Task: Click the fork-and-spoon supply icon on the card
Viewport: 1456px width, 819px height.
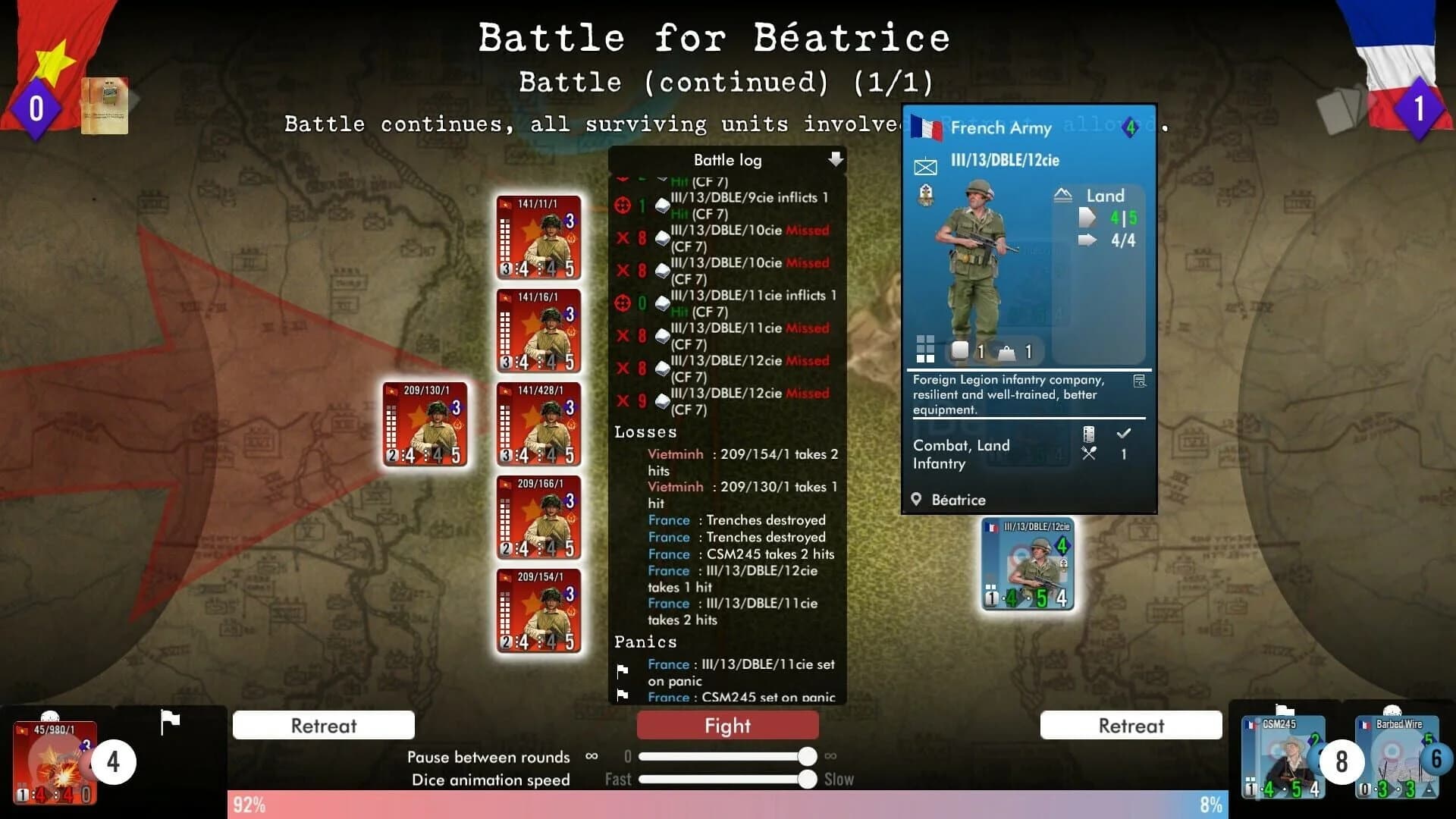Action: (1090, 453)
